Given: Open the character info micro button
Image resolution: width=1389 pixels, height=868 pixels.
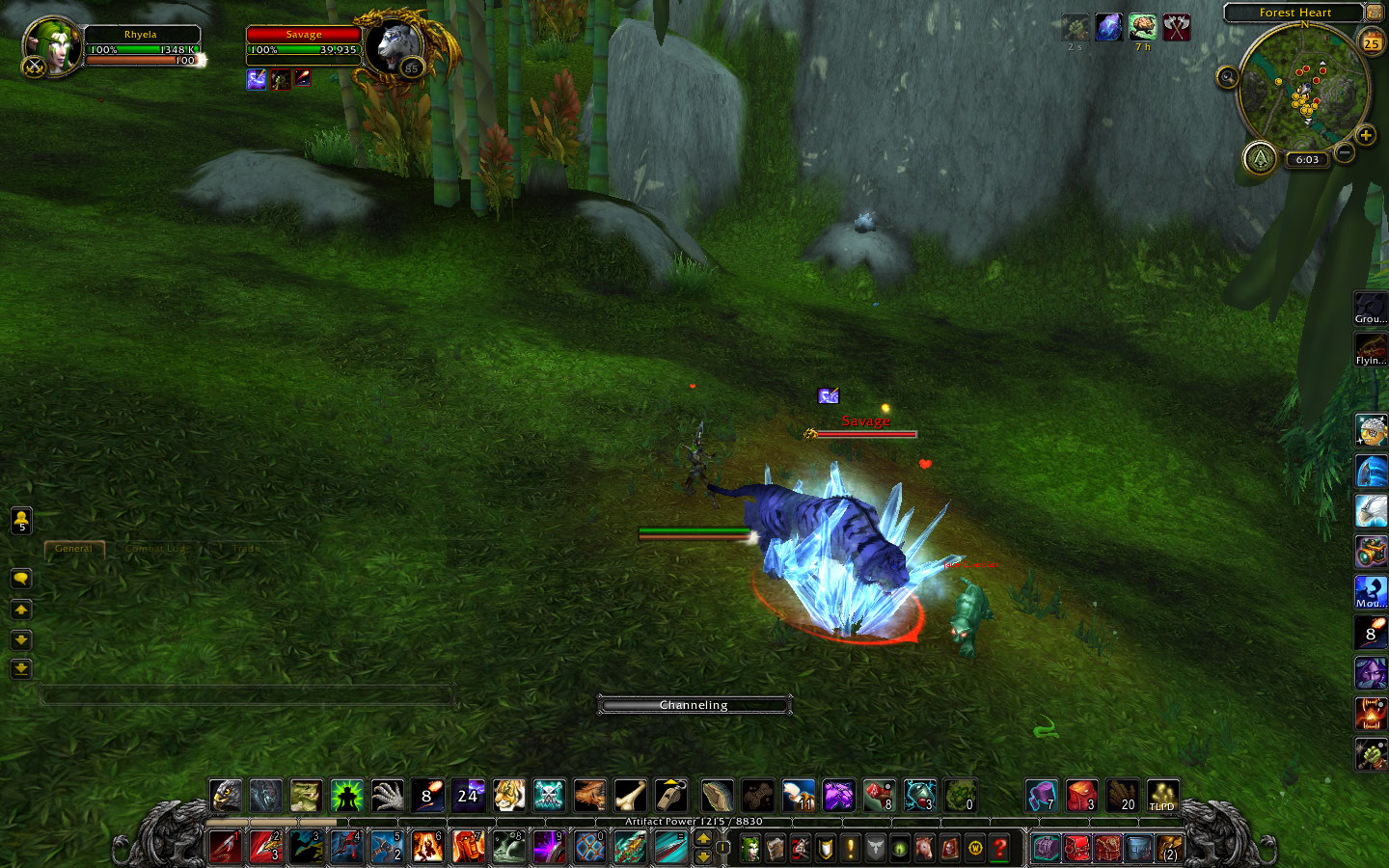Looking at the screenshot, I should [x=750, y=848].
